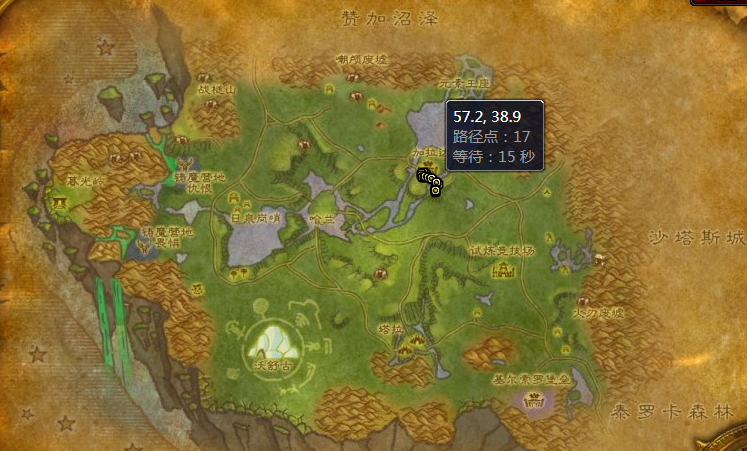Open the neighboring 泰罗卡森林 zone label
This screenshot has width=747, height=451.
tap(673, 411)
